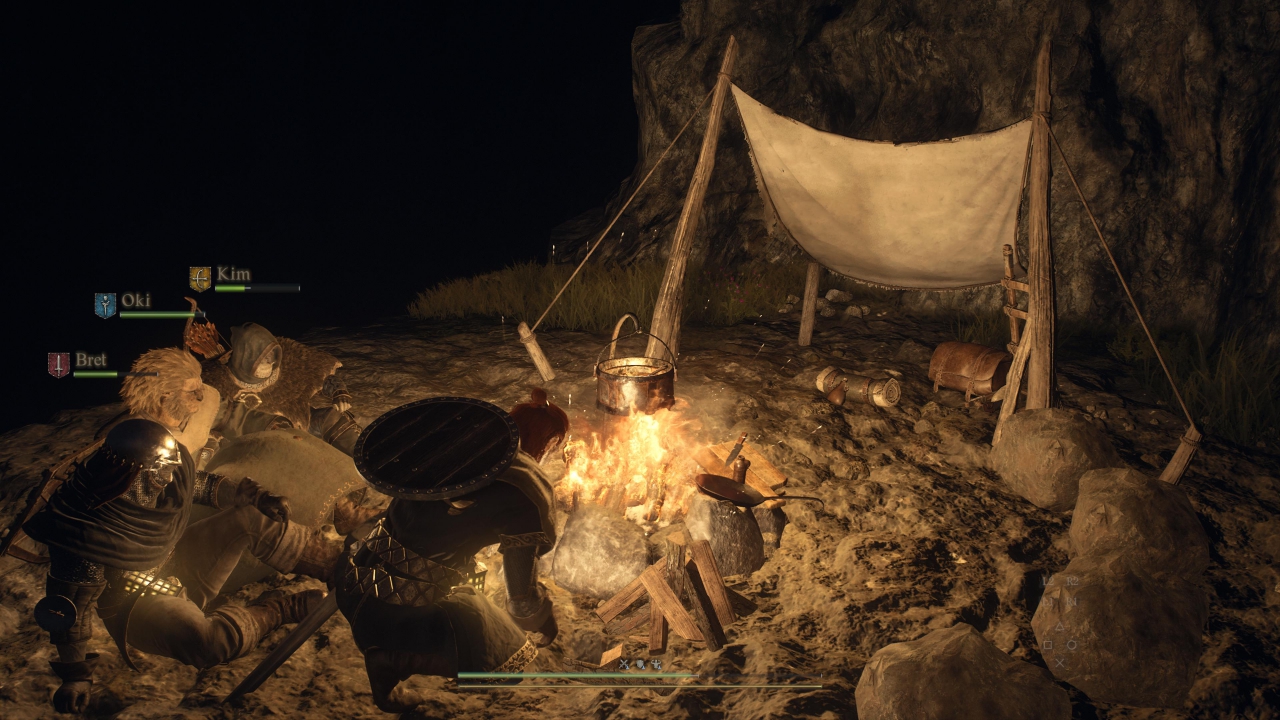Inspect the crossed swords attack buff icon
Viewport: 1280px width, 720px height.
(625, 663)
